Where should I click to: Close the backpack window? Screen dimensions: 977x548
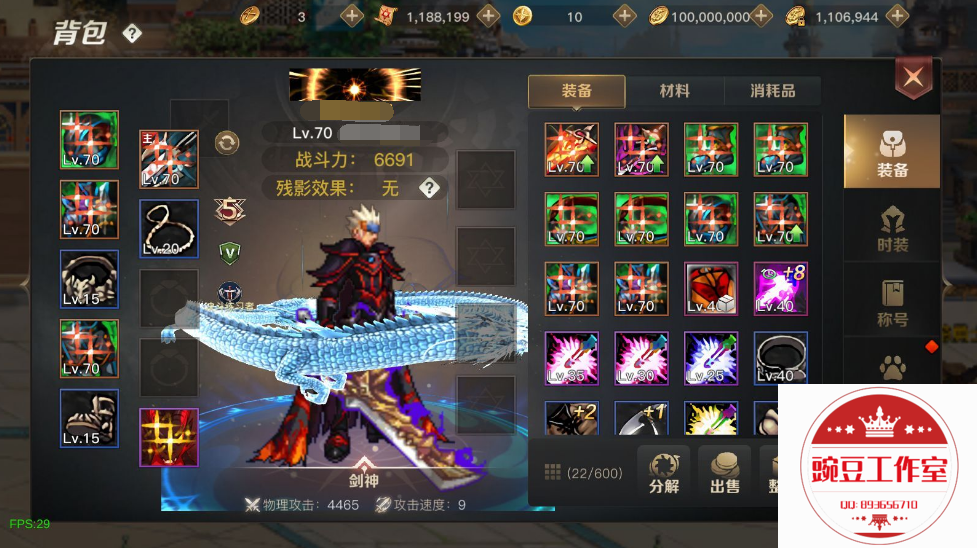pos(912,77)
